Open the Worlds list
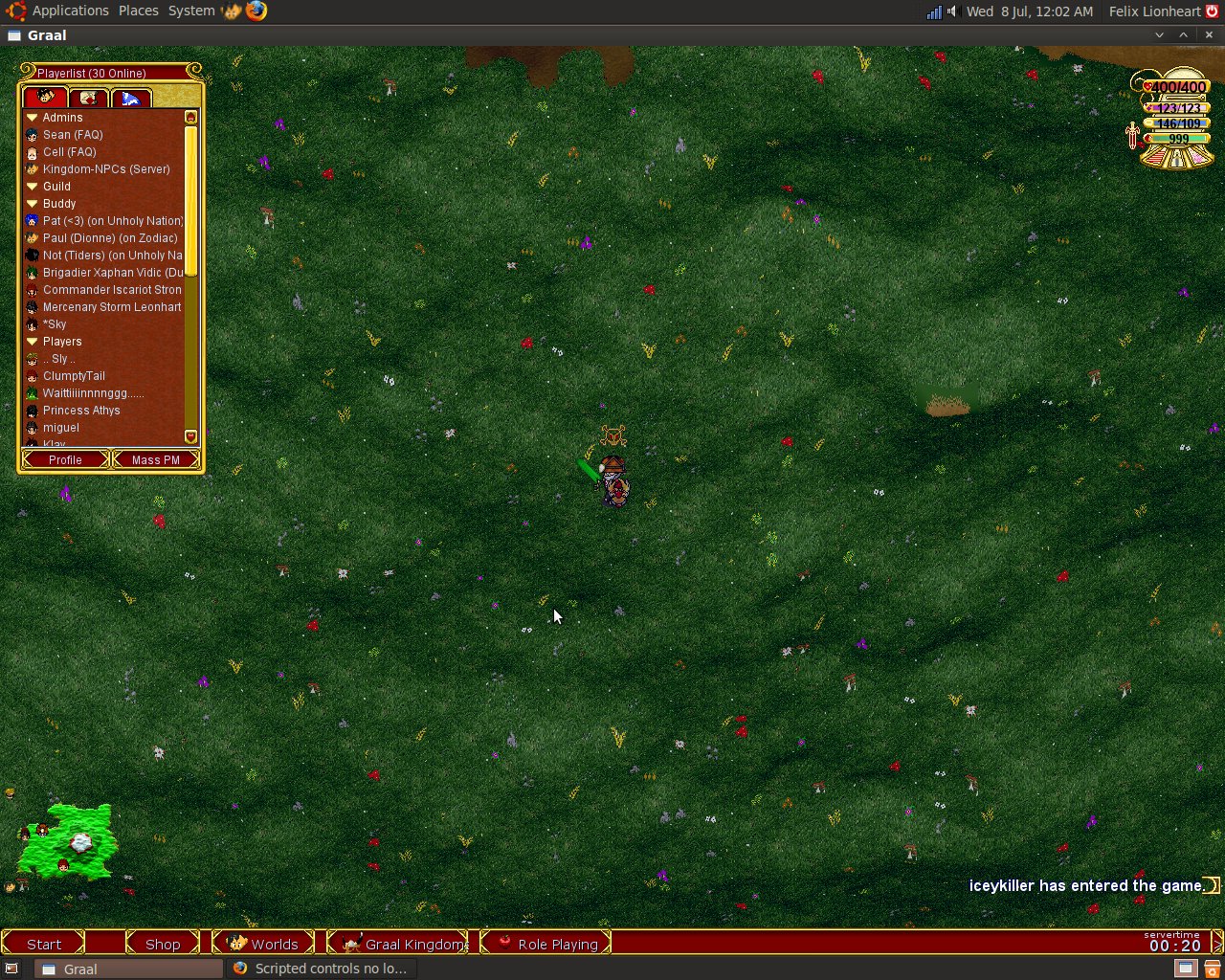 click(x=263, y=944)
